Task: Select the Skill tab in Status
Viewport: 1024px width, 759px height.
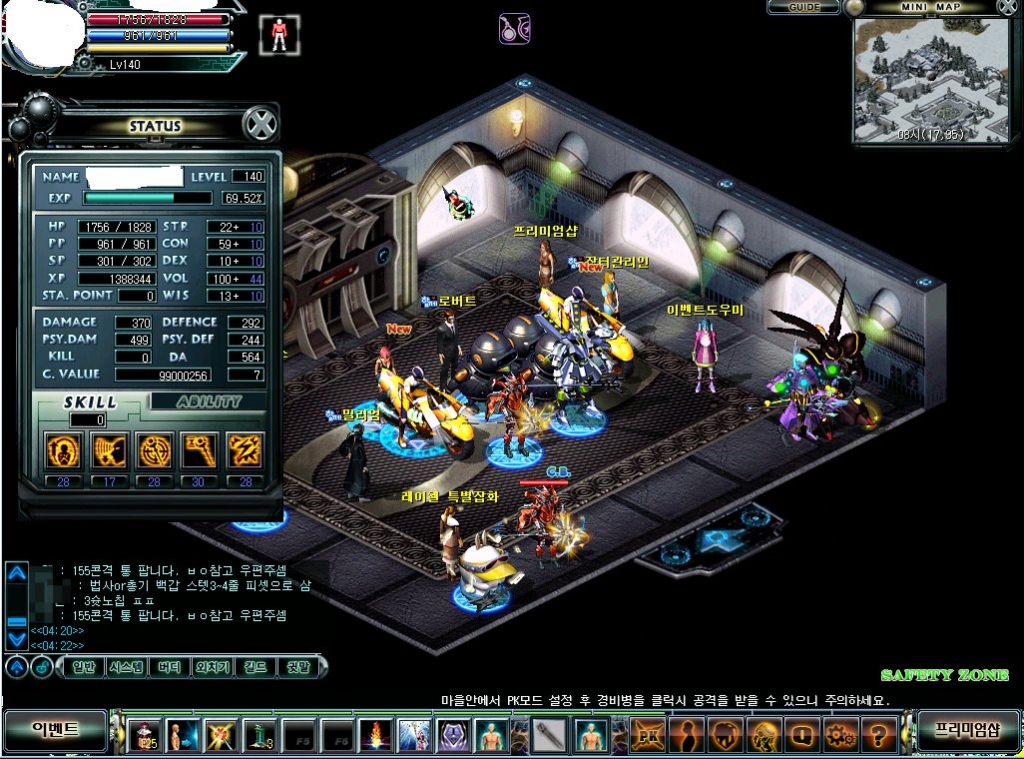Action: pos(92,402)
